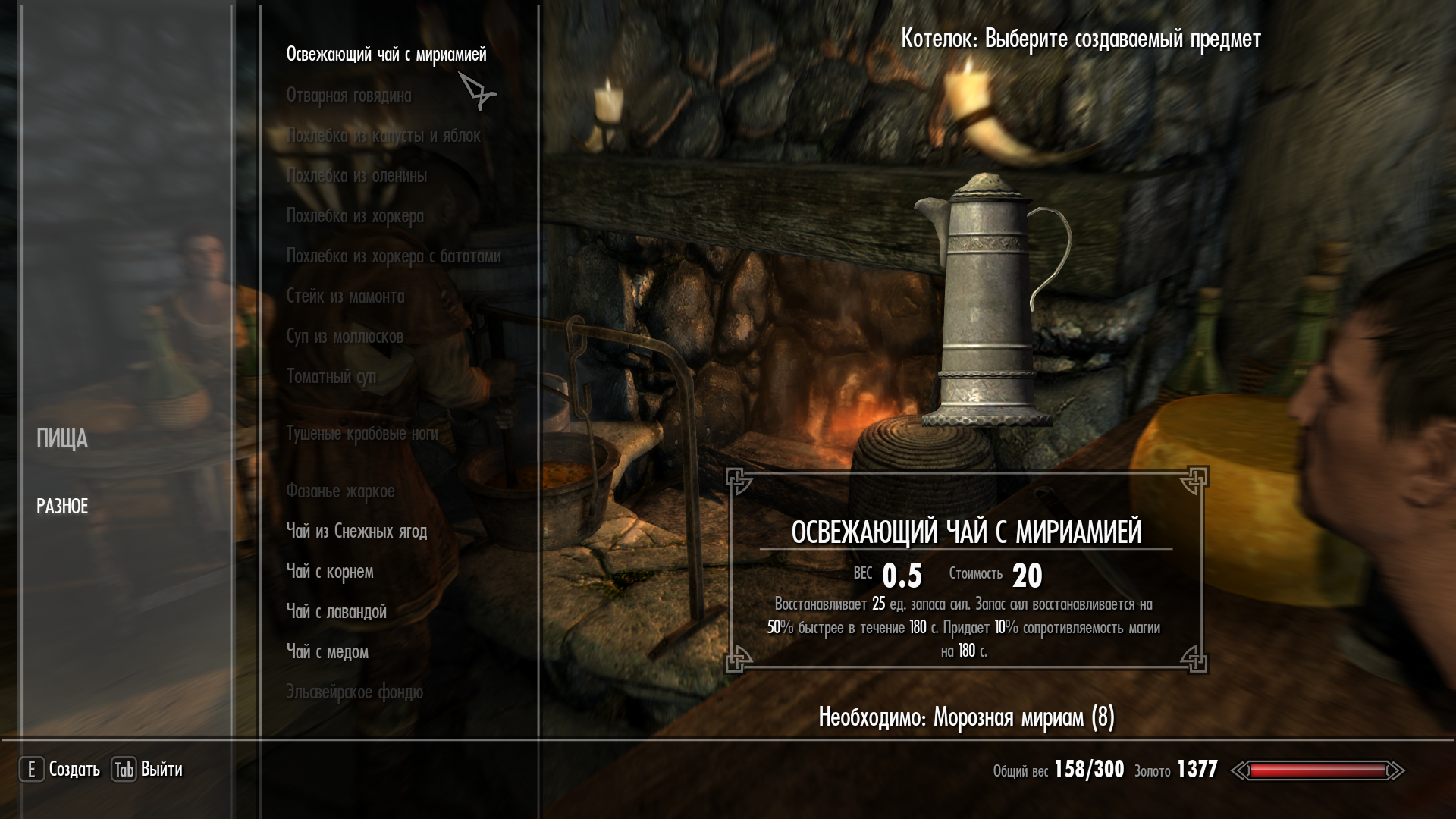The width and height of the screenshot is (1456, 819).
Task: Select the plain Похлебка из хоркера recipe
Action: [x=355, y=216]
